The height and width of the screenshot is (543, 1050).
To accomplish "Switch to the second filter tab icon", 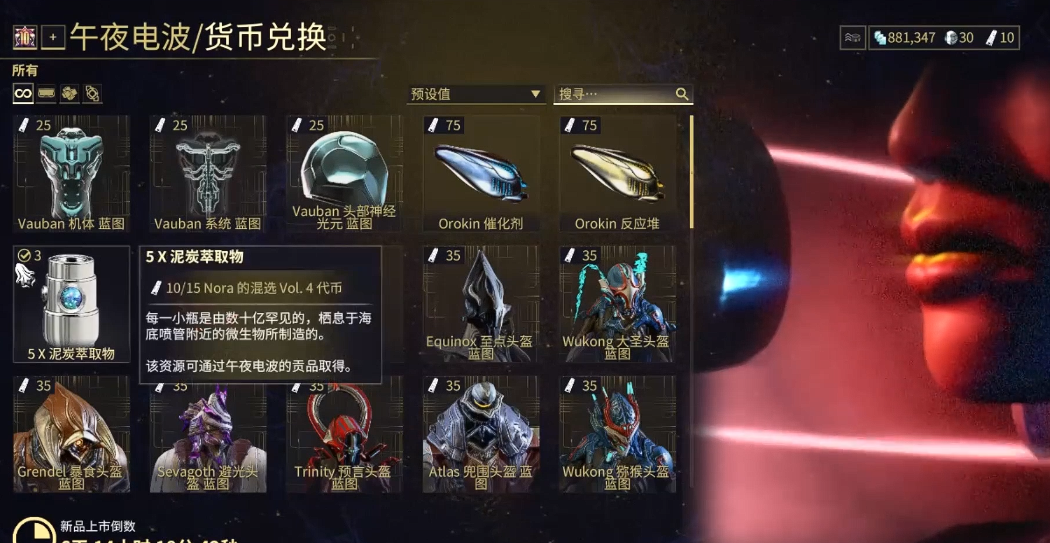I will tap(46, 93).
